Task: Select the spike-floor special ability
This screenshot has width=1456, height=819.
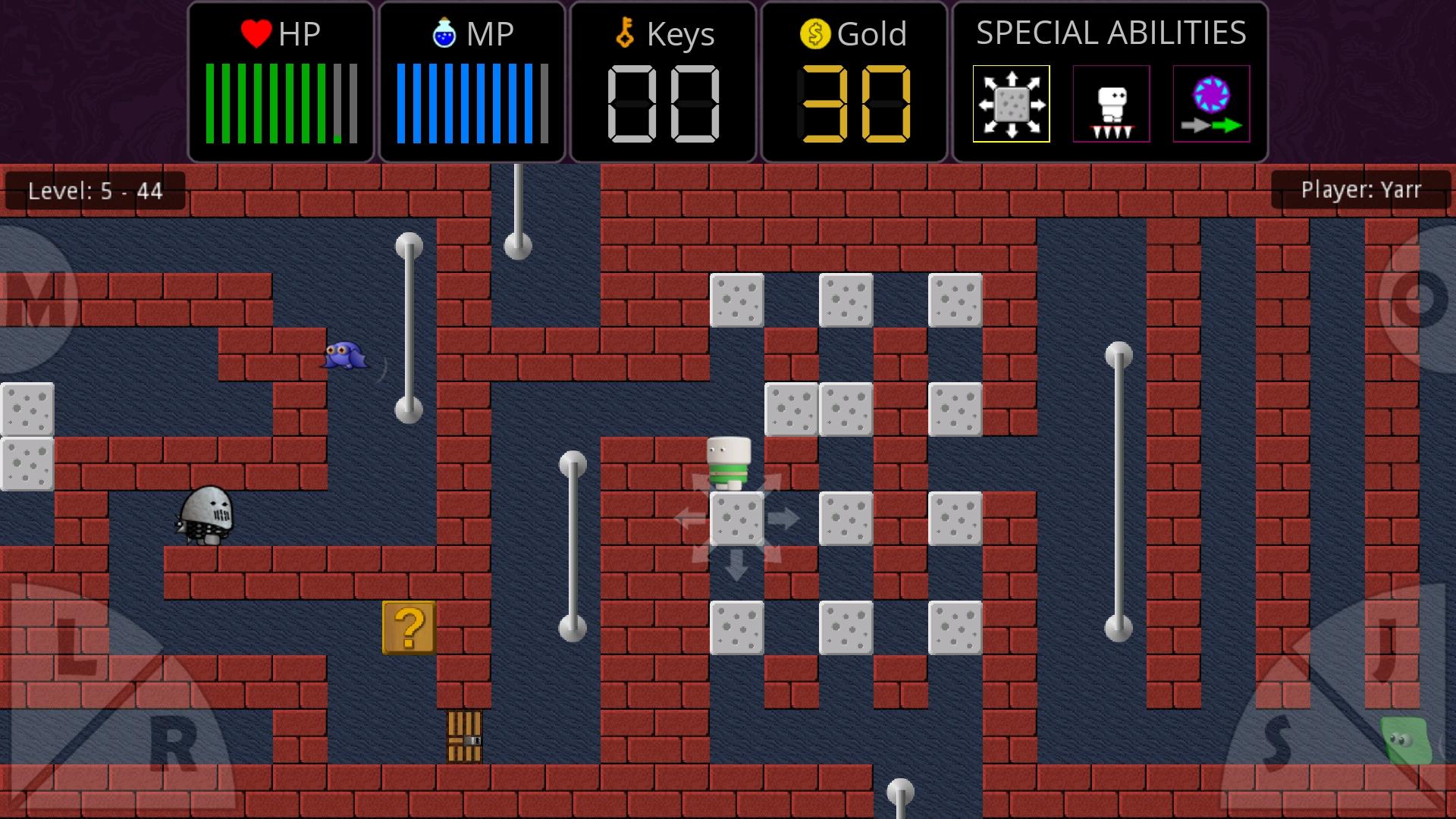Action: pos(1110,104)
